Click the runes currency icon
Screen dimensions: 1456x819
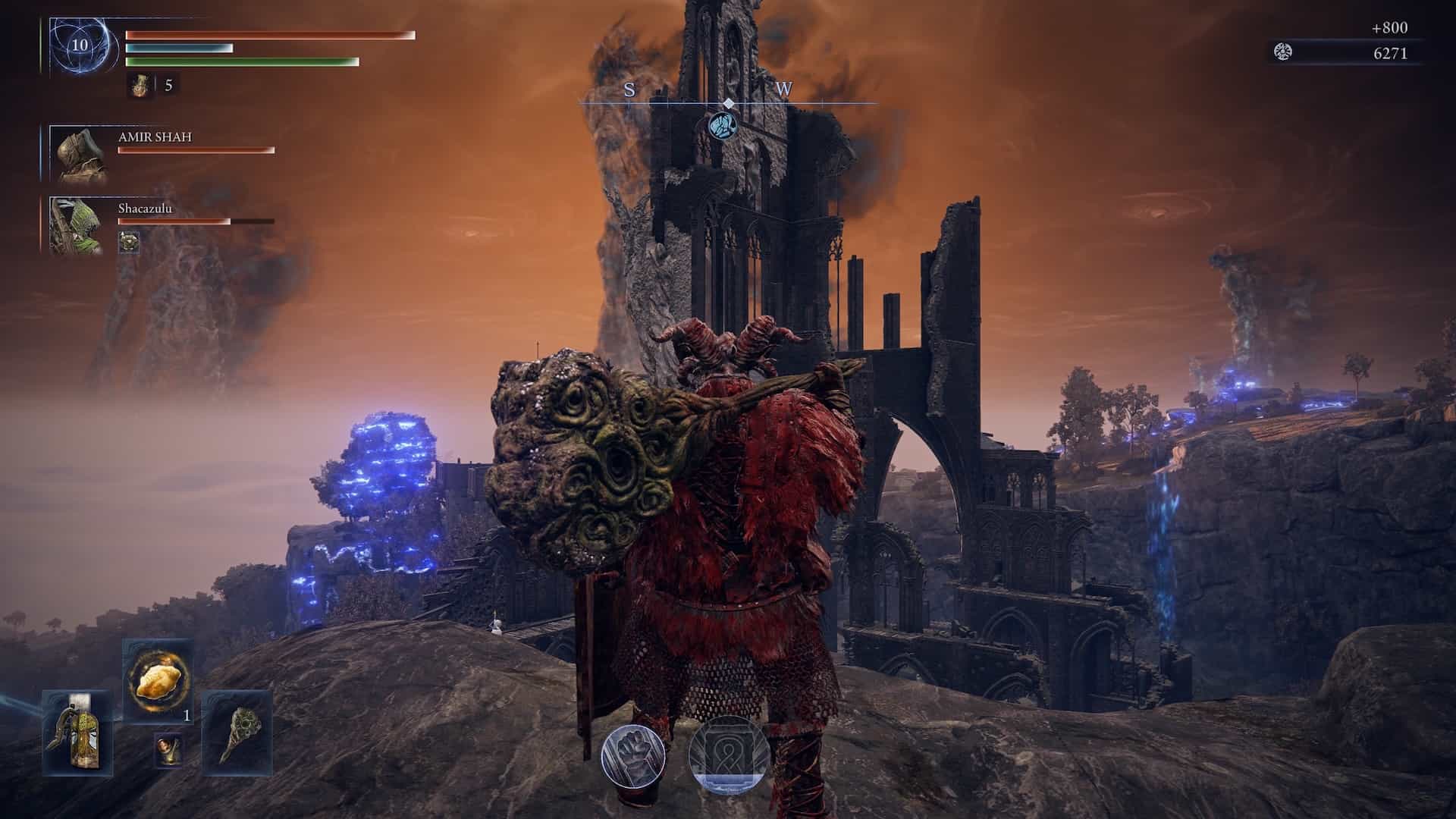coord(1283,52)
